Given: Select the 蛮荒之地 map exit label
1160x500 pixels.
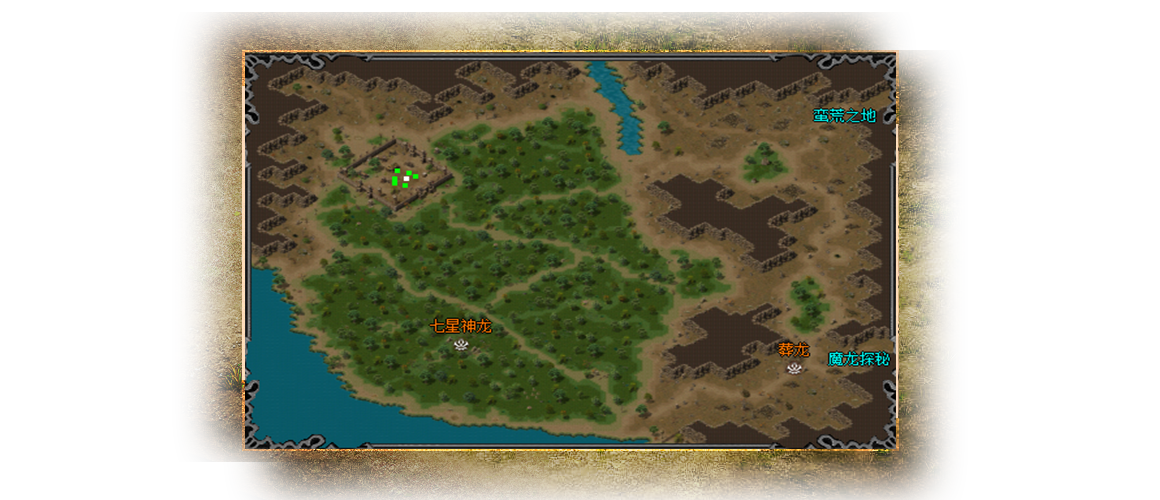Looking at the screenshot, I should click(844, 116).
